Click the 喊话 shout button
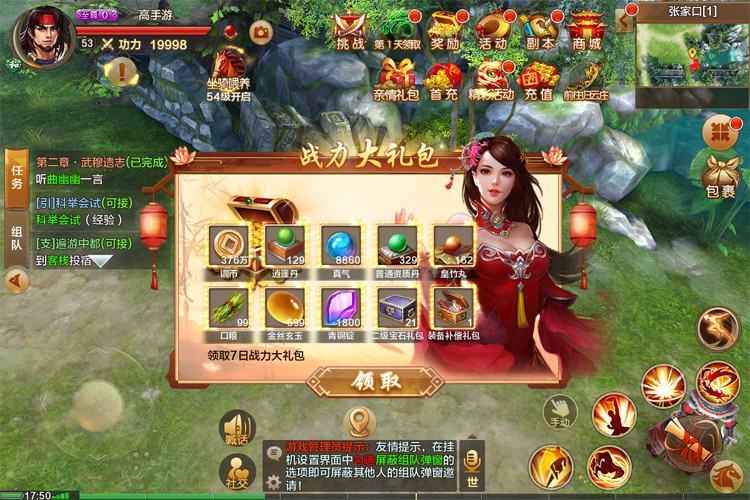Image resolution: width=750 pixels, height=500 pixels. (237, 428)
